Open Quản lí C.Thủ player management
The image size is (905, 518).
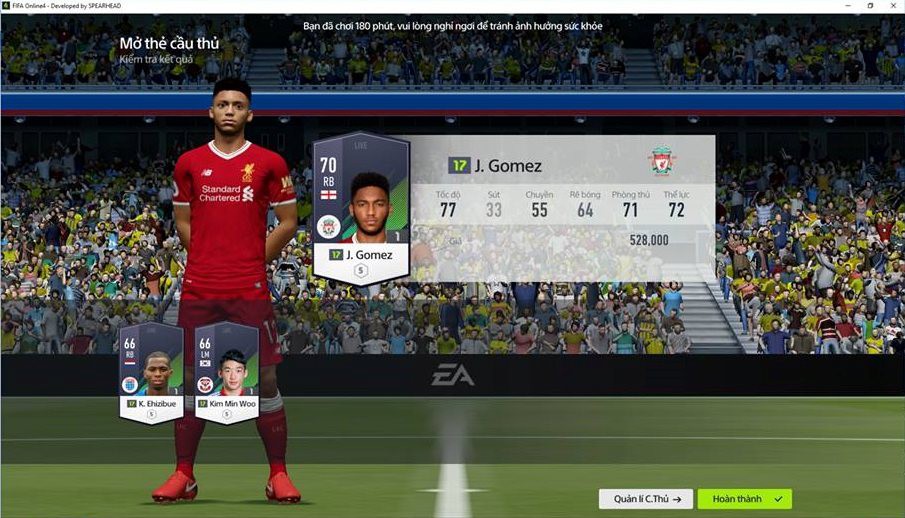[646, 498]
